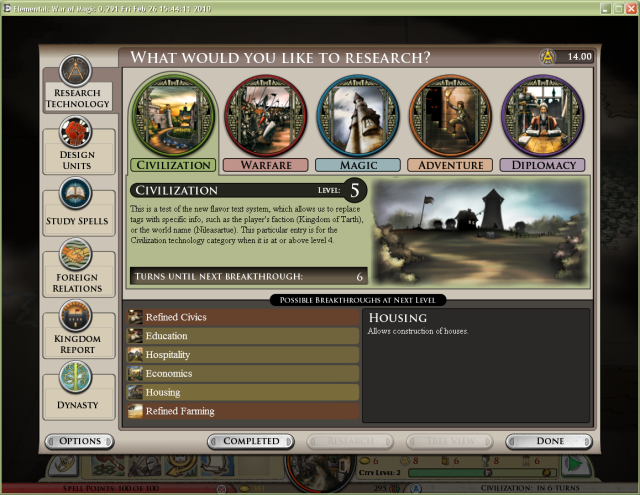This screenshot has width=640, height=495.
Task: Open the Design Units section
Action: pos(78,146)
